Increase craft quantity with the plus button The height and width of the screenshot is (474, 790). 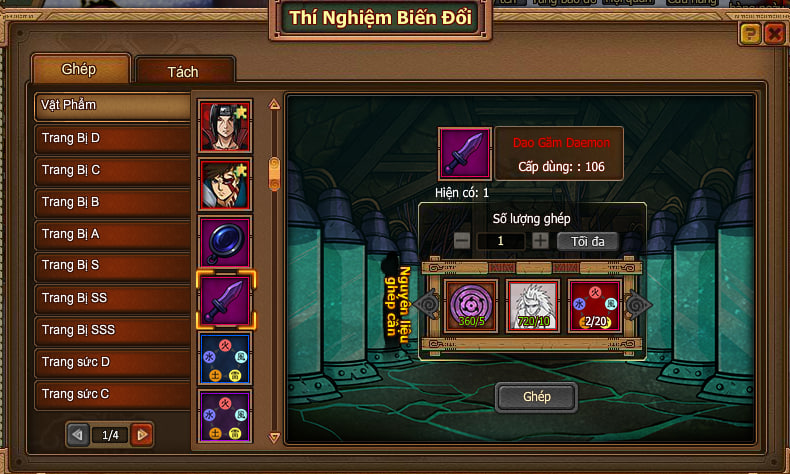(540, 241)
